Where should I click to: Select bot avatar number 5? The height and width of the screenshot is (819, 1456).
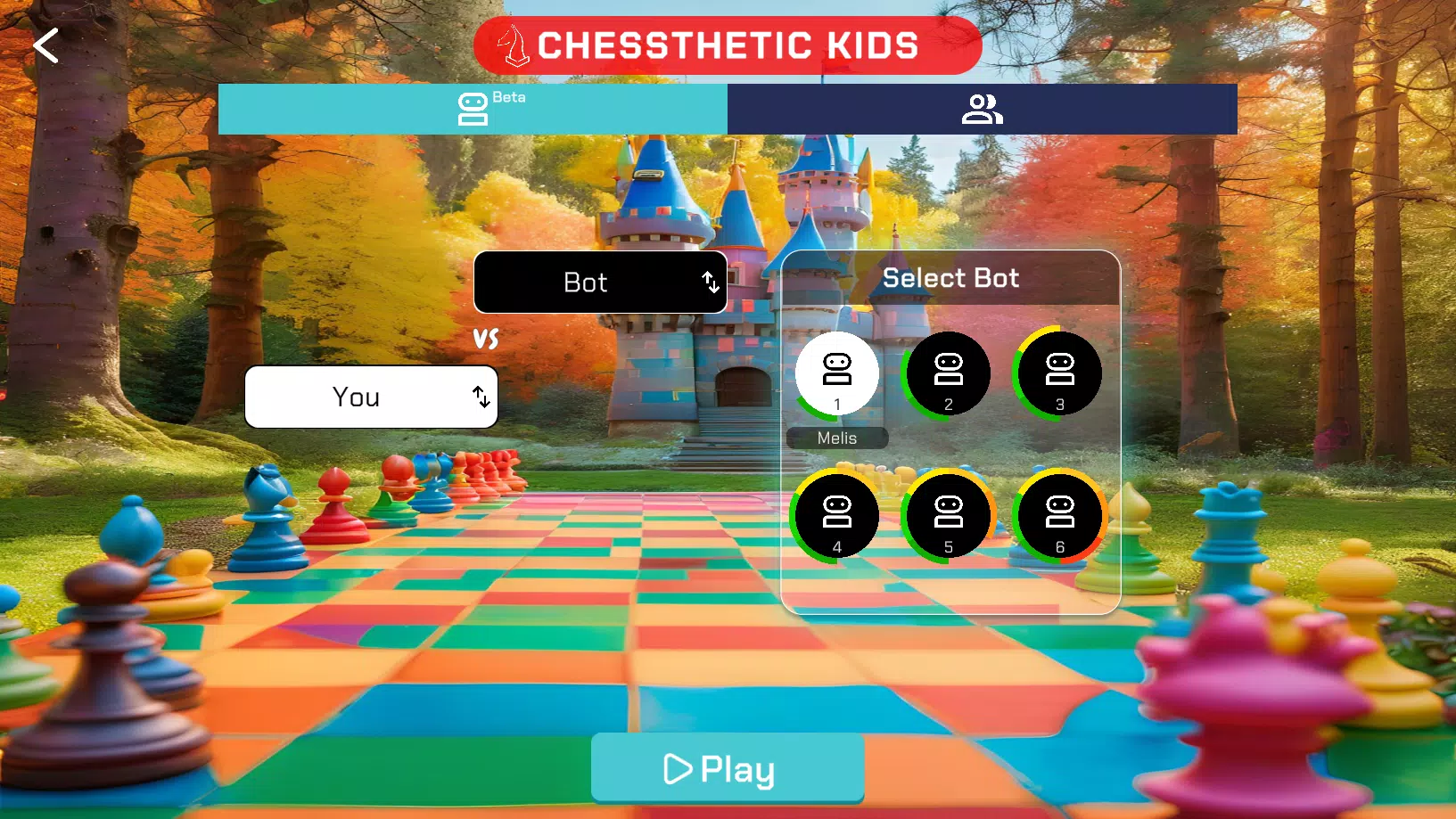coord(949,517)
